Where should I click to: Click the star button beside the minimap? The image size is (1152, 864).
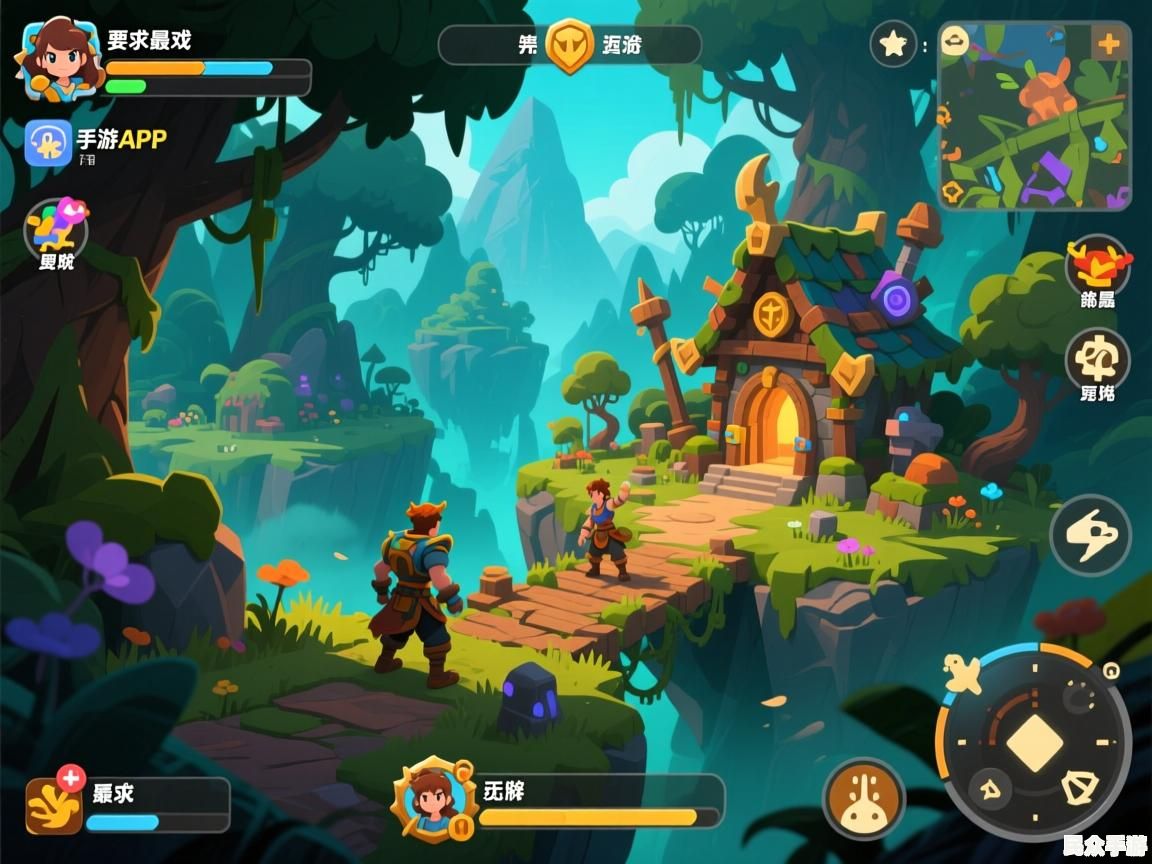tap(890, 44)
